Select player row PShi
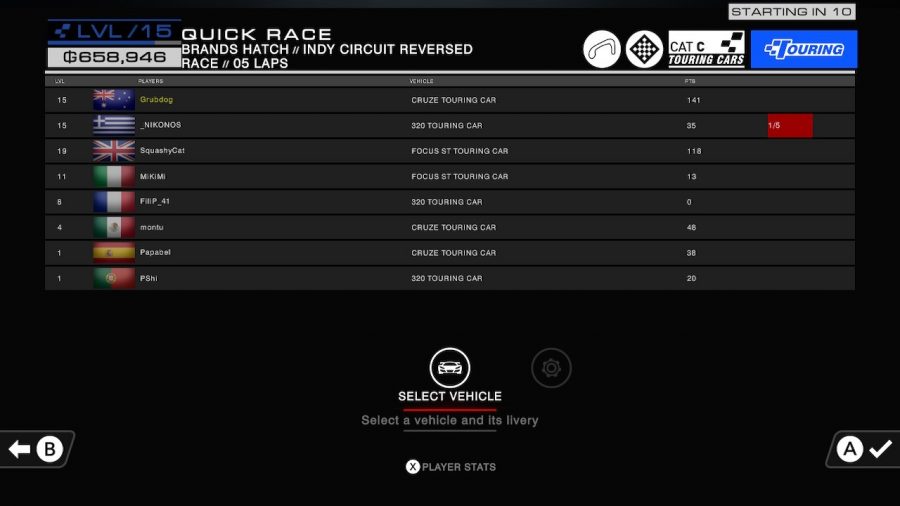The image size is (900, 506). pos(450,278)
